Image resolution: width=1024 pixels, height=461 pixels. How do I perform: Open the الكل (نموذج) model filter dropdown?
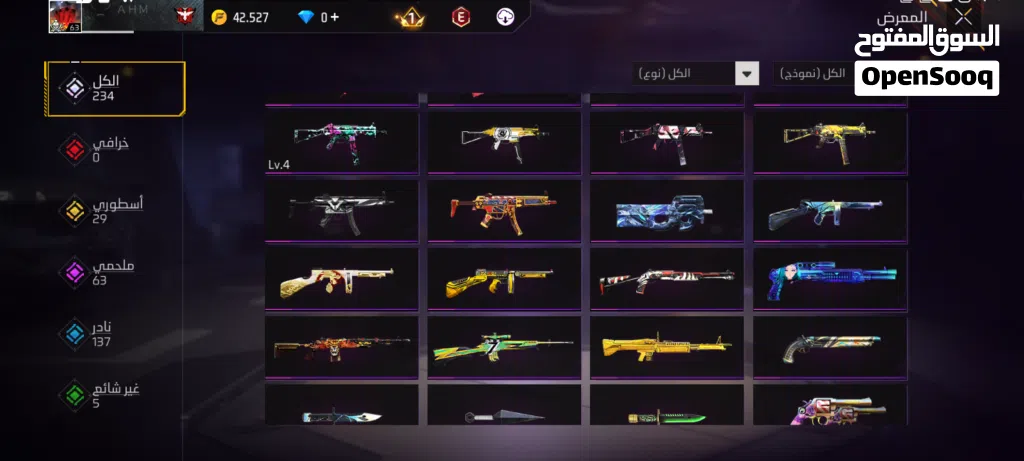click(x=811, y=73)
